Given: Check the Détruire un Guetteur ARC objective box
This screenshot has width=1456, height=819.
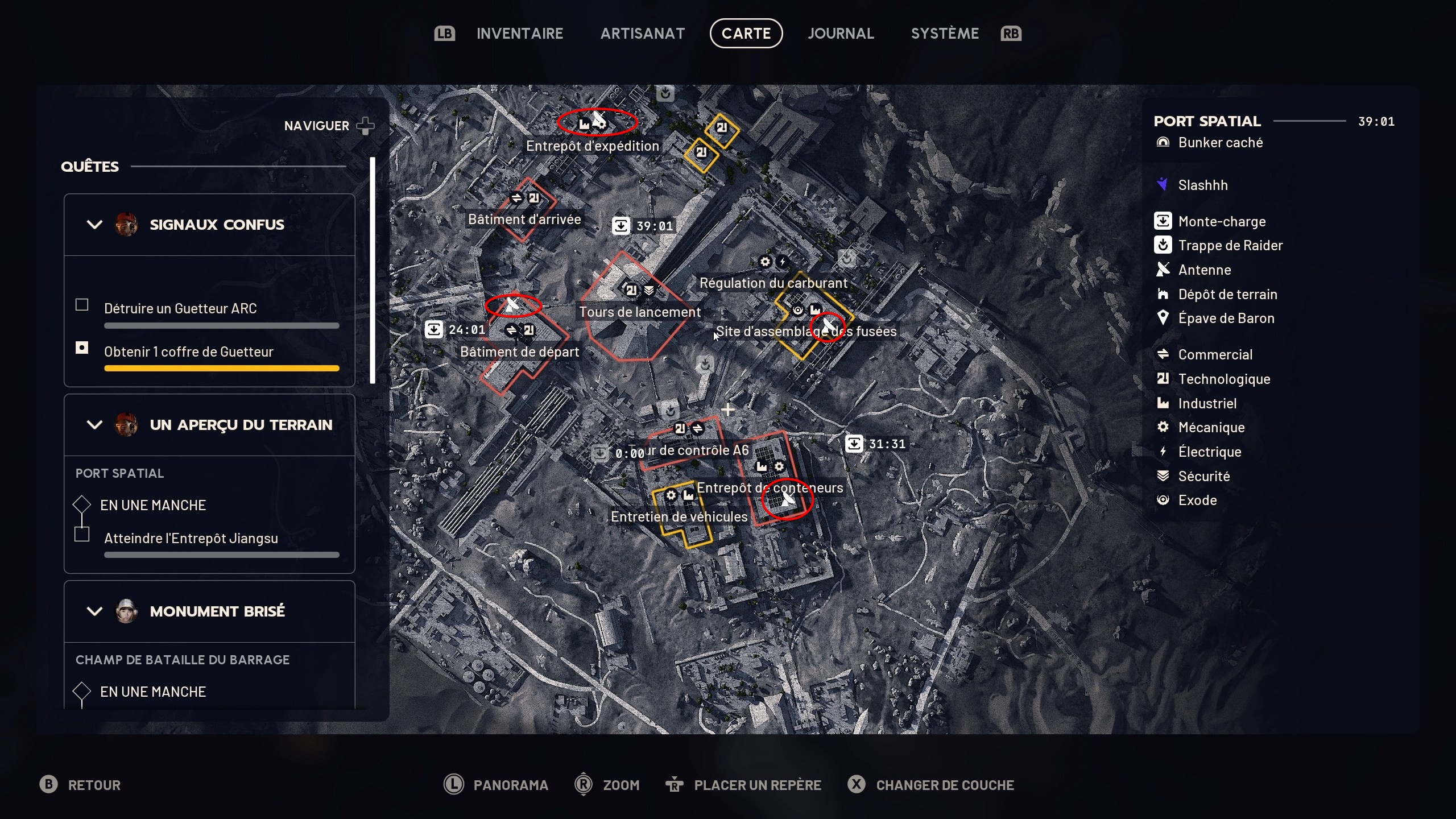Looking at the screenshot, I should click(x=82, y=305).
